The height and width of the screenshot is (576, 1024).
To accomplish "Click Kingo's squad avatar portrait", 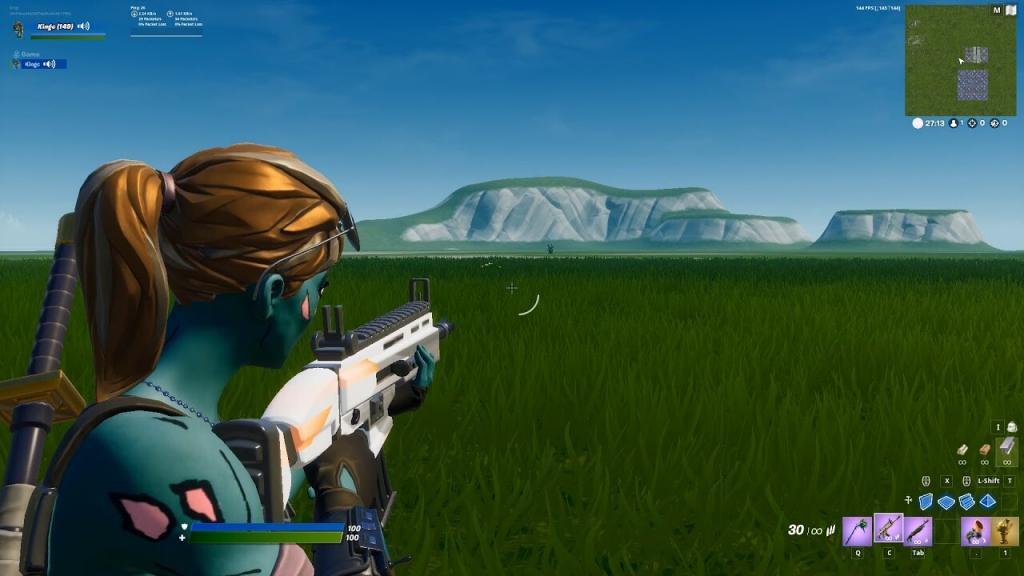I will point(18,29).
